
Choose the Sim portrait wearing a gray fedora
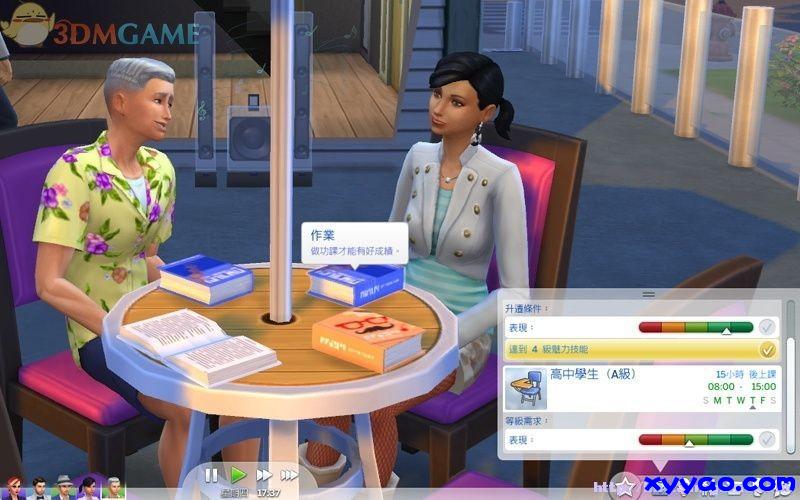(64, 488)
